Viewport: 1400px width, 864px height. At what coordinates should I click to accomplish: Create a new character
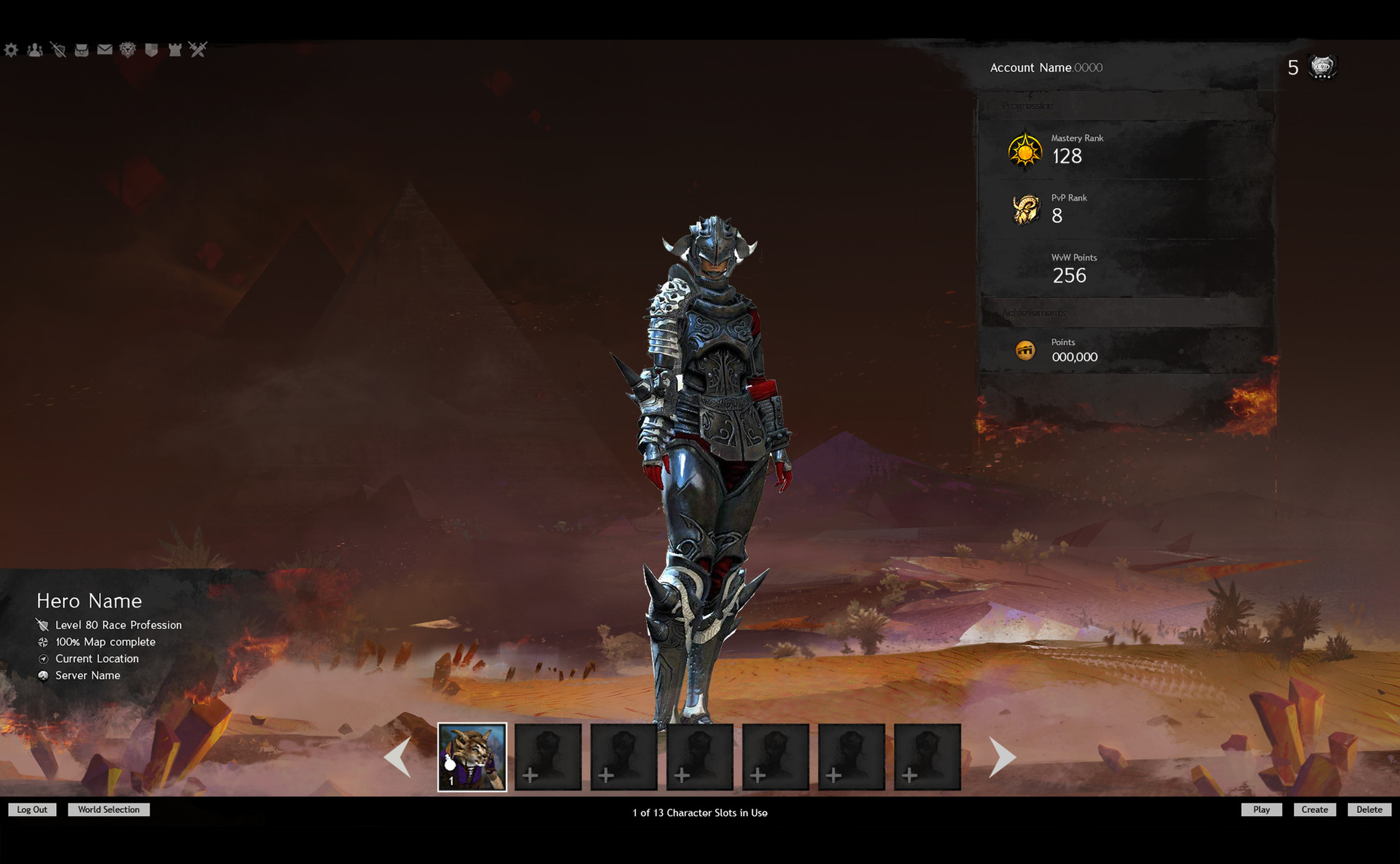(x=1315, y=809)
